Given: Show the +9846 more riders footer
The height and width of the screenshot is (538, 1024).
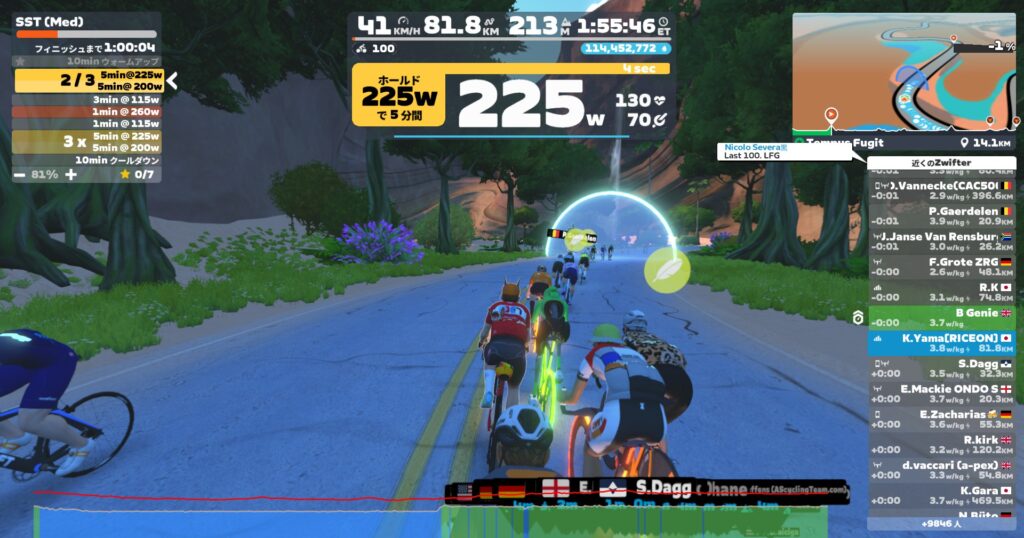Looking at the screenshot, I should [x=941, y=523].
